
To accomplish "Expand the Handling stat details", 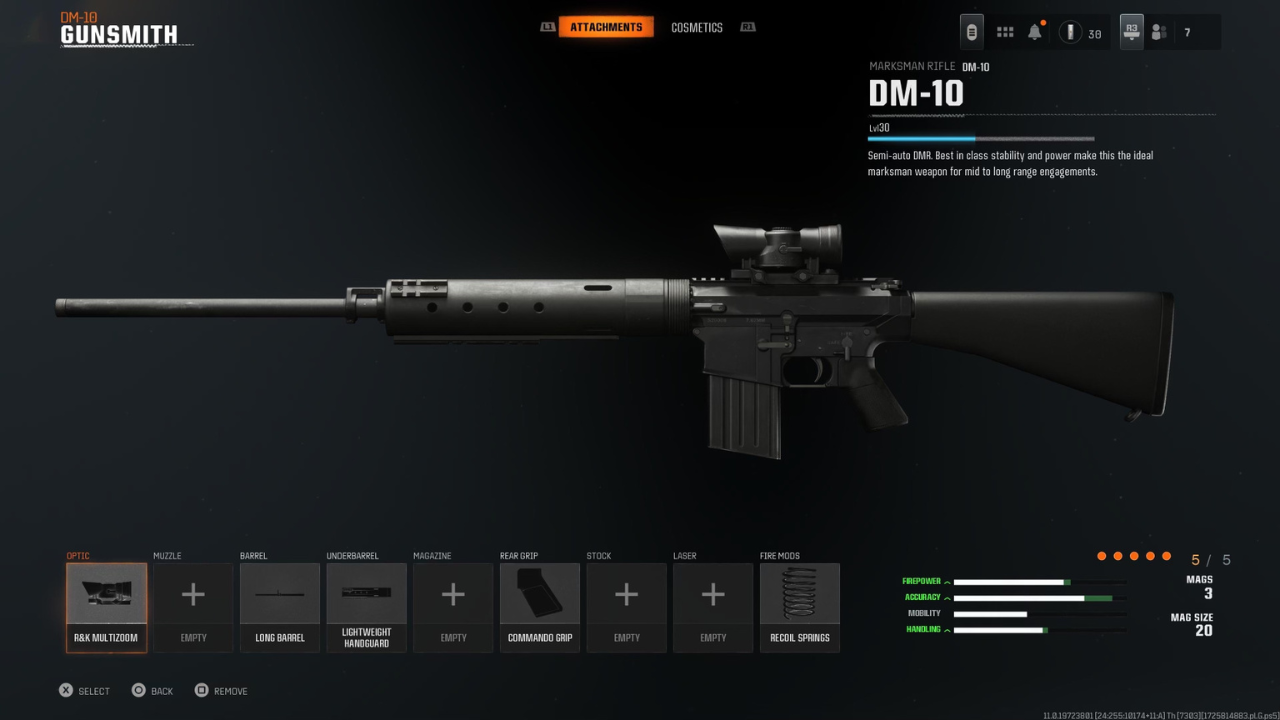I will coord(927,629).
